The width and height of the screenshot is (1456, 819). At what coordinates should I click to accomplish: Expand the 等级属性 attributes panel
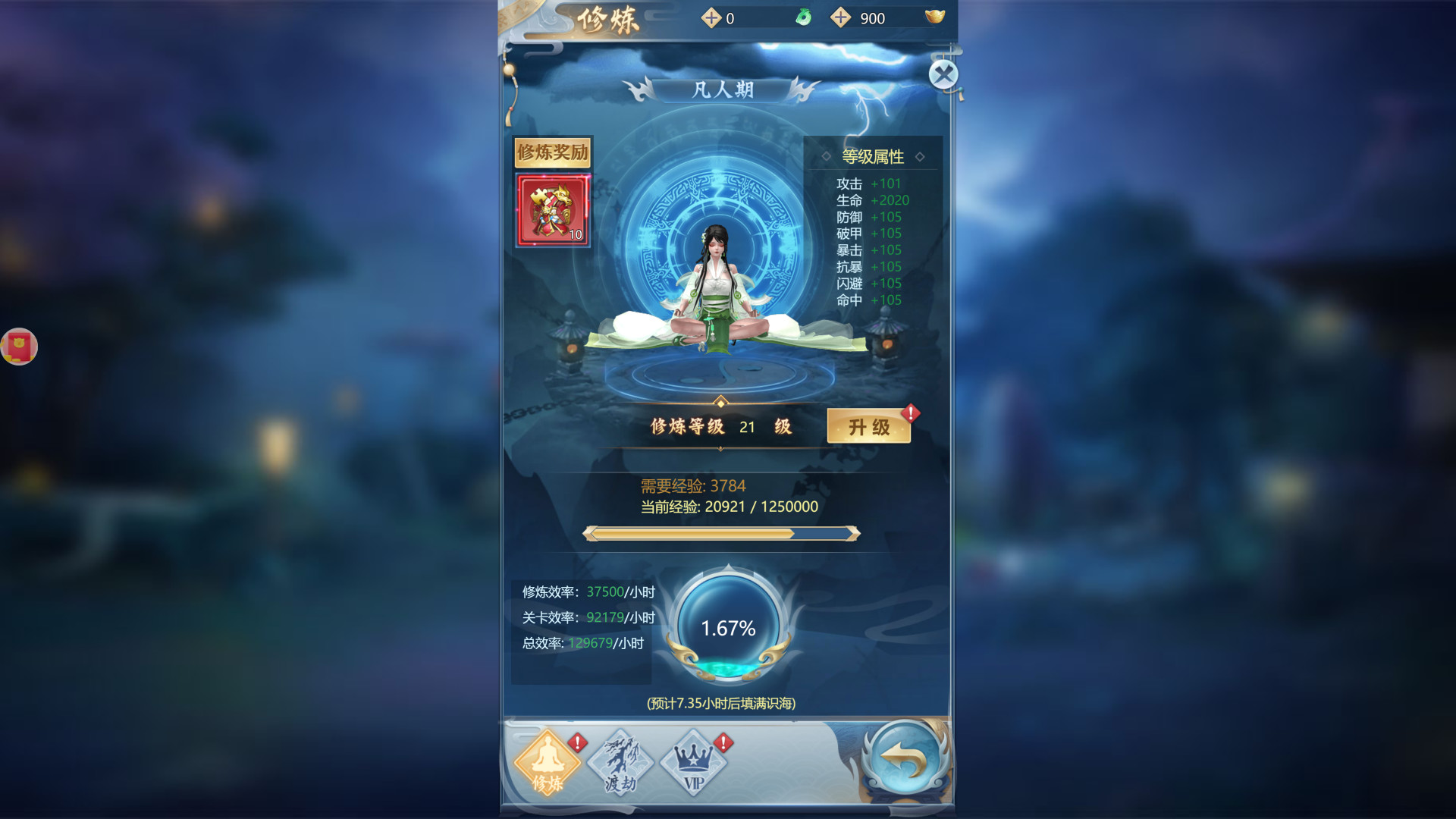tap(872, 155)
